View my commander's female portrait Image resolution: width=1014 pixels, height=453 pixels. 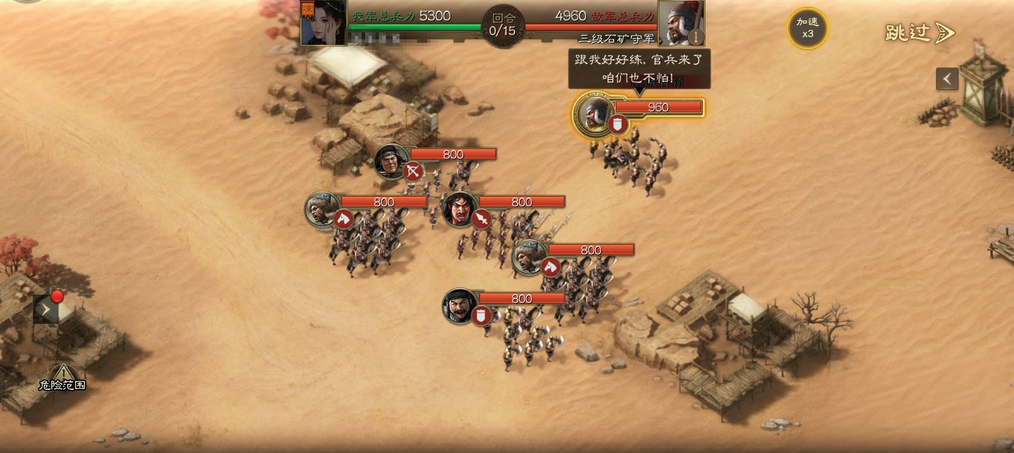click(322, 22)
